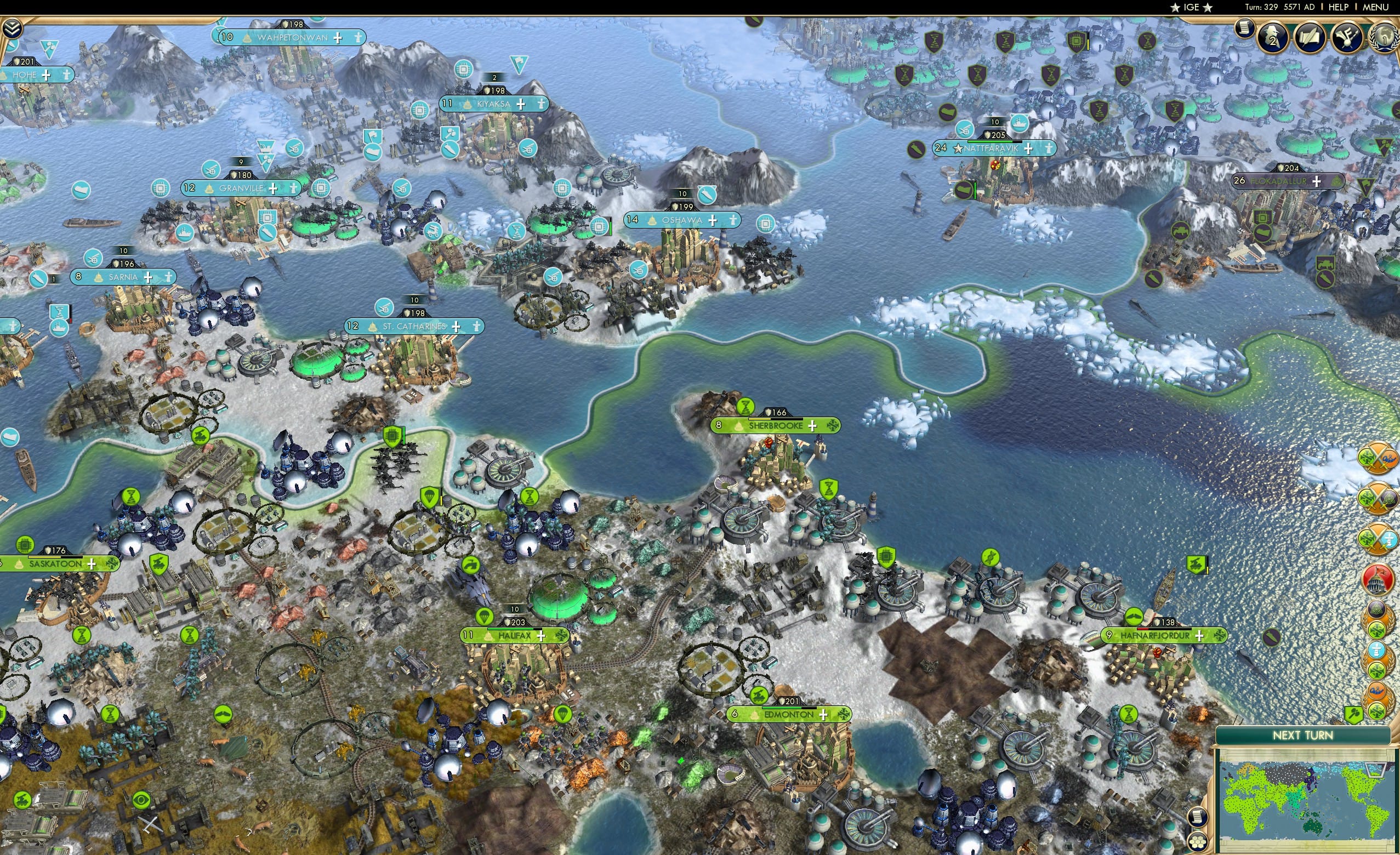Select the paratrooper unit icon above Halifax
The height and width of the screenshot is (855, 1400).
pyautogui.click(x=483, y=618)
